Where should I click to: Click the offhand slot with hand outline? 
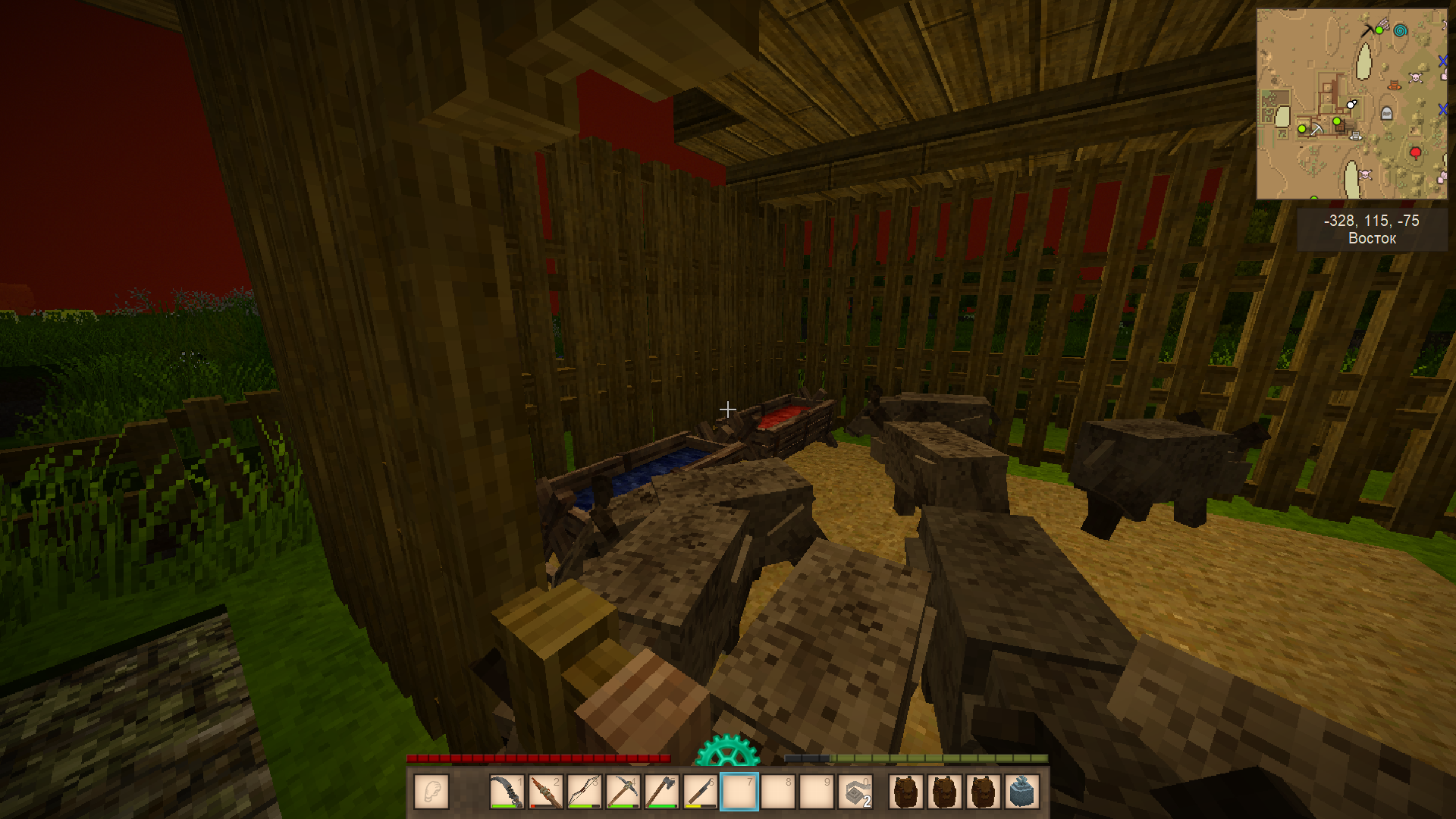[x=431, y=792]
